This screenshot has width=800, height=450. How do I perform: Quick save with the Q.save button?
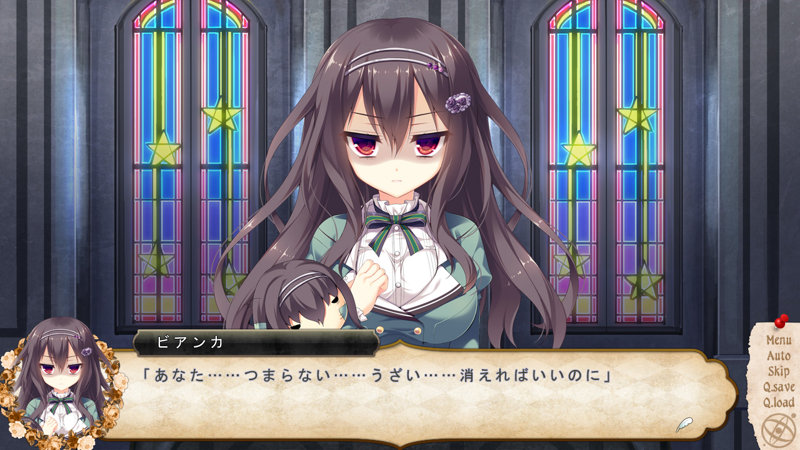pyautogui.click(x=778, y=388)
